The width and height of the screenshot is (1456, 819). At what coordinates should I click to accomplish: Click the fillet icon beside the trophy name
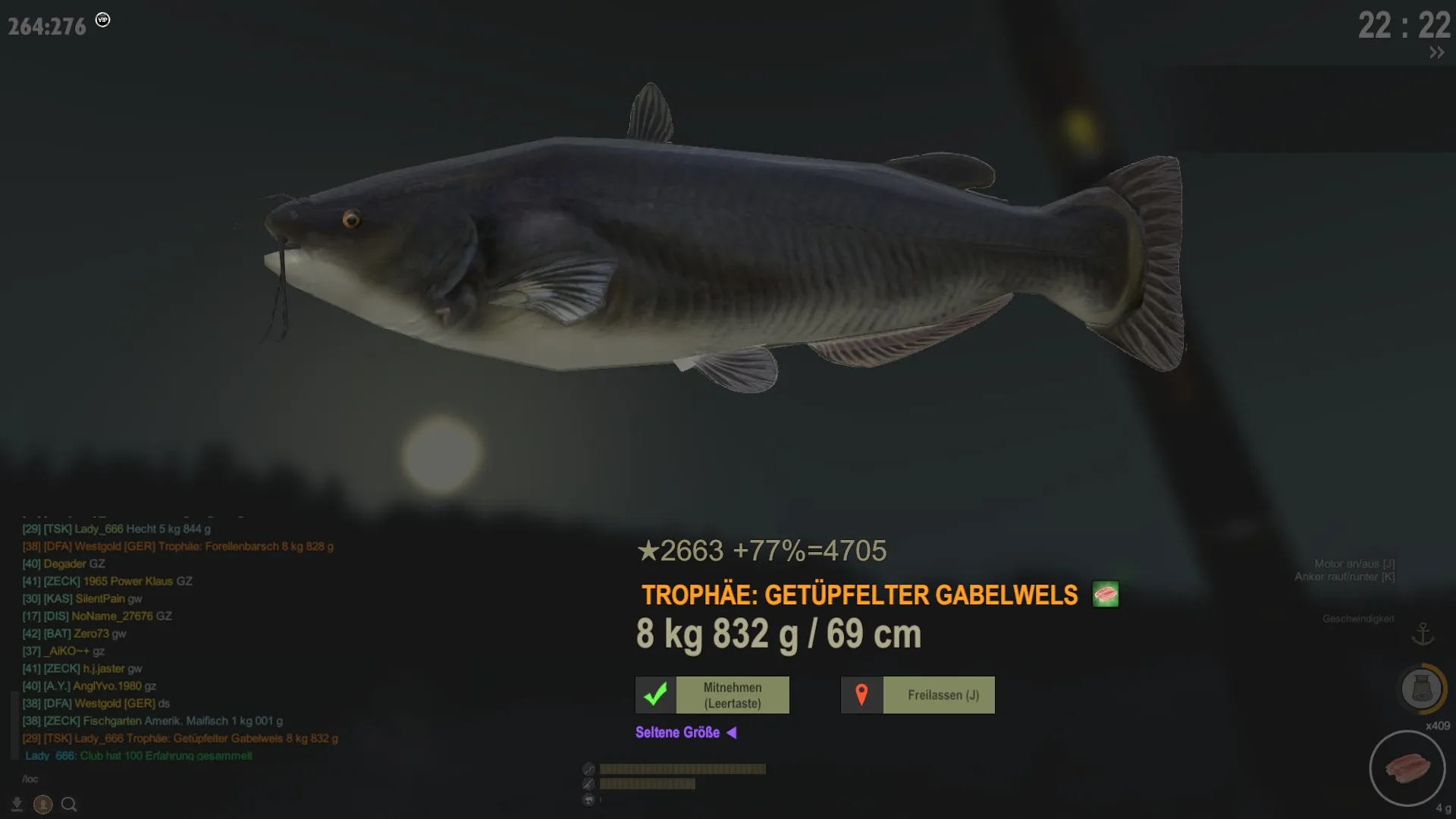[x=1106, y=595]
